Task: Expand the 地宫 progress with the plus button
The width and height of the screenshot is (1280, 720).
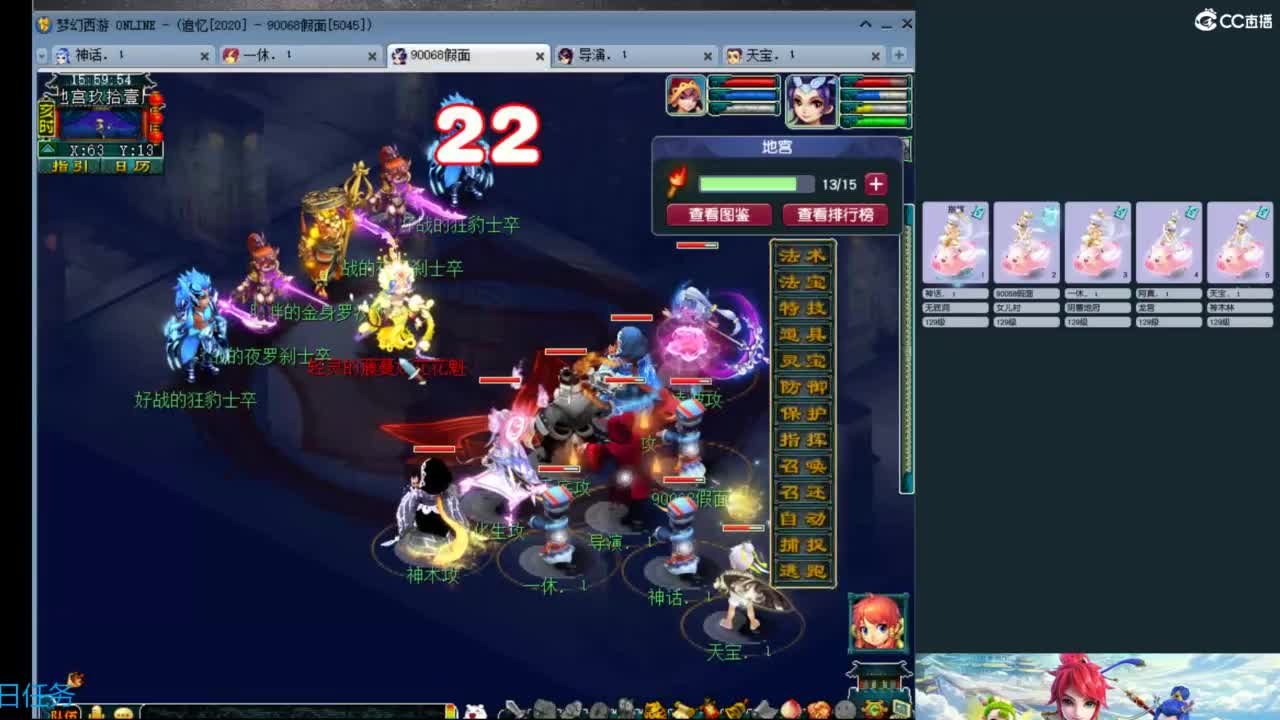Action: point(874,183)
